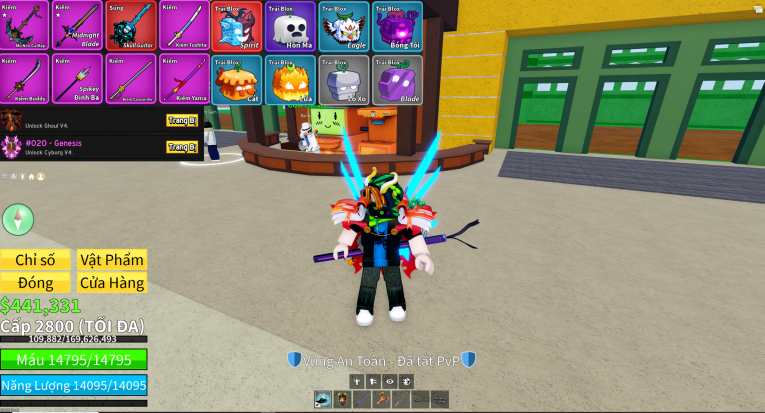Open the Vật Phẩm inventory
Viewport: 765px width, 413px height.
click(x=112, y=259)
